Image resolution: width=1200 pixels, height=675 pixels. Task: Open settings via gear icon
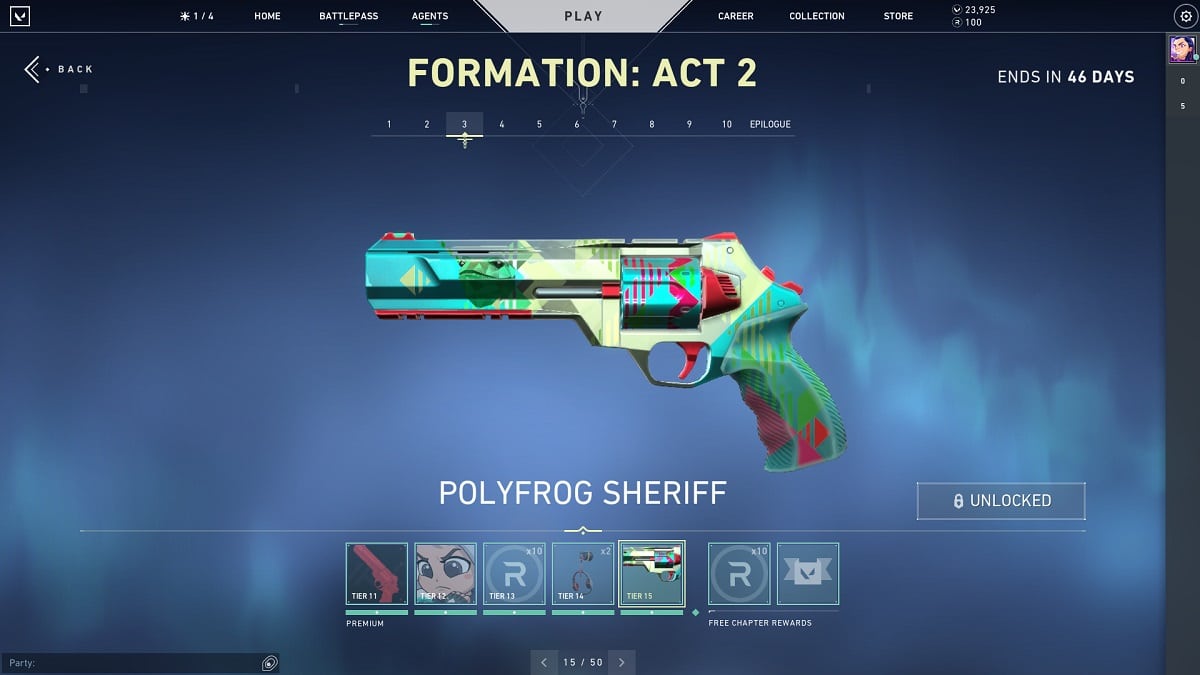1186,16
